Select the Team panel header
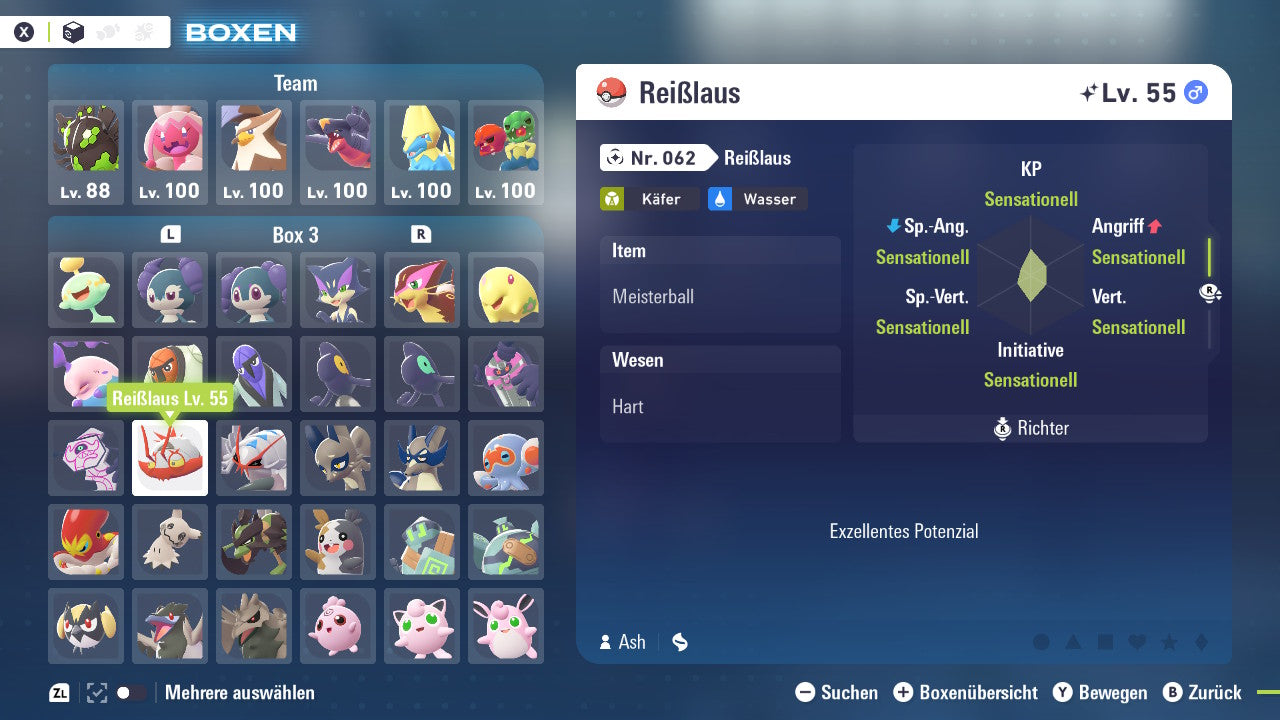The image size is (1280, 720). (x=295, y=83)
